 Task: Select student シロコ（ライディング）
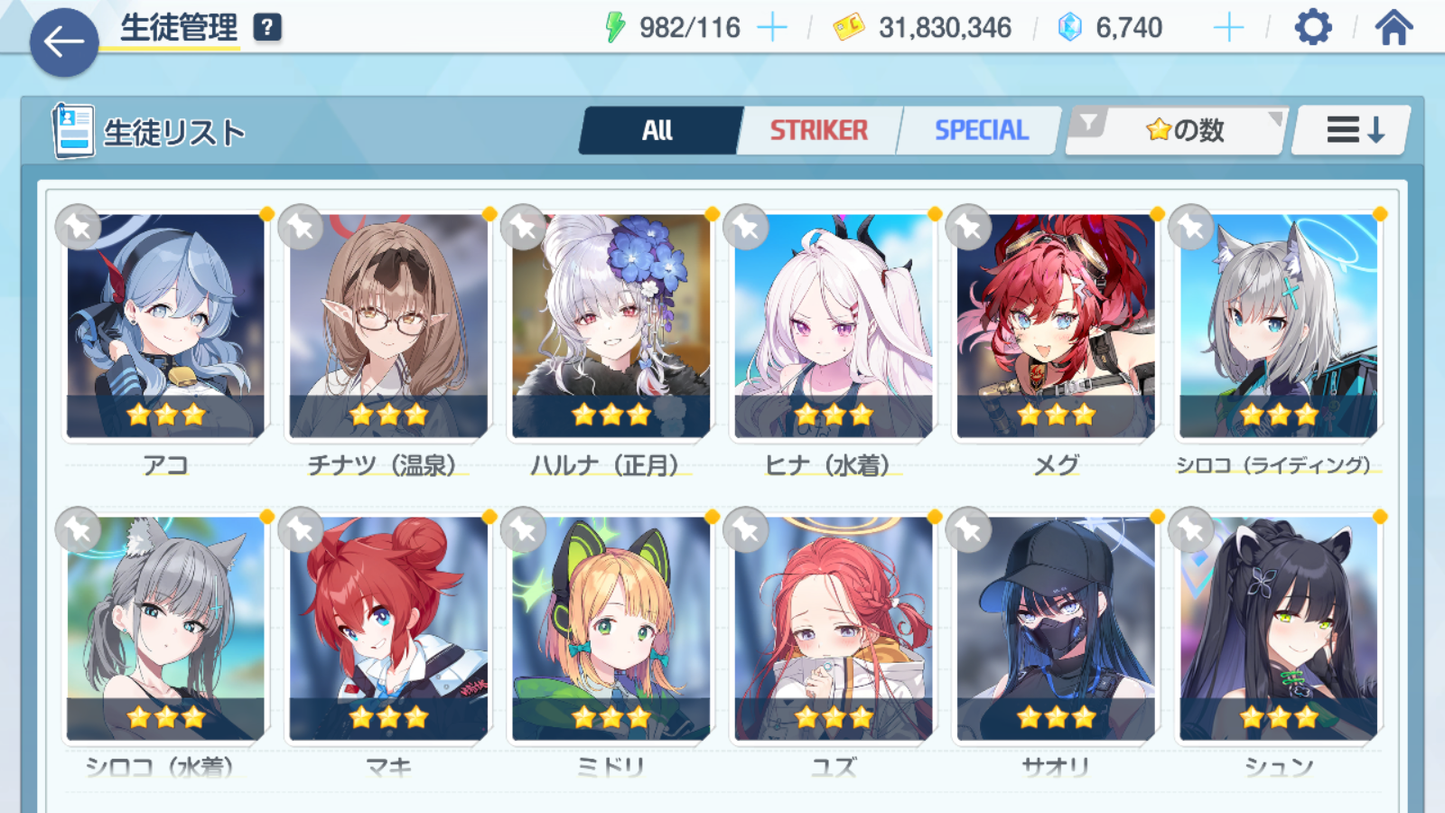(x=1278, y=326)
